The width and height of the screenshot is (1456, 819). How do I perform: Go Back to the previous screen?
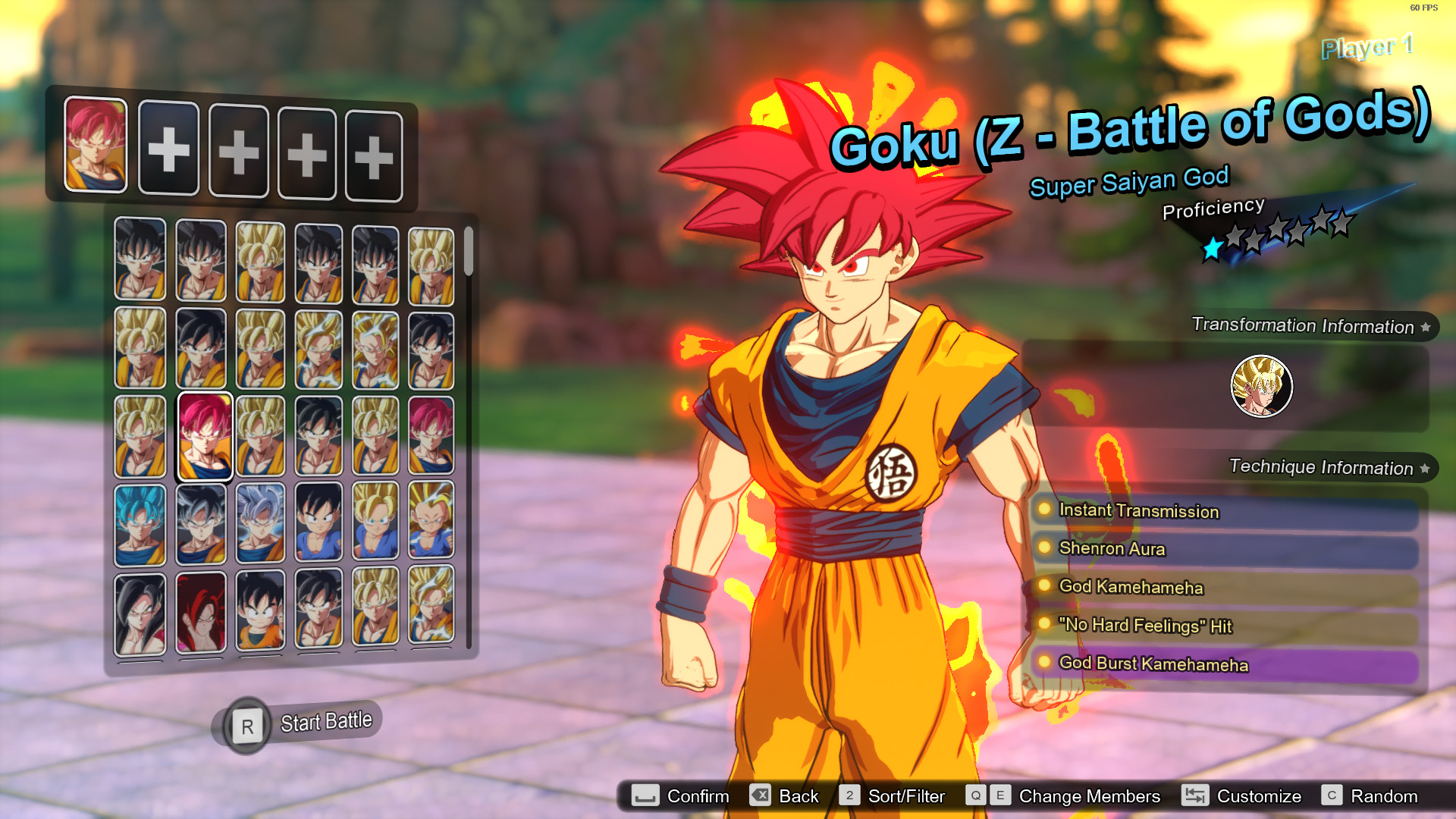[798, 796]
